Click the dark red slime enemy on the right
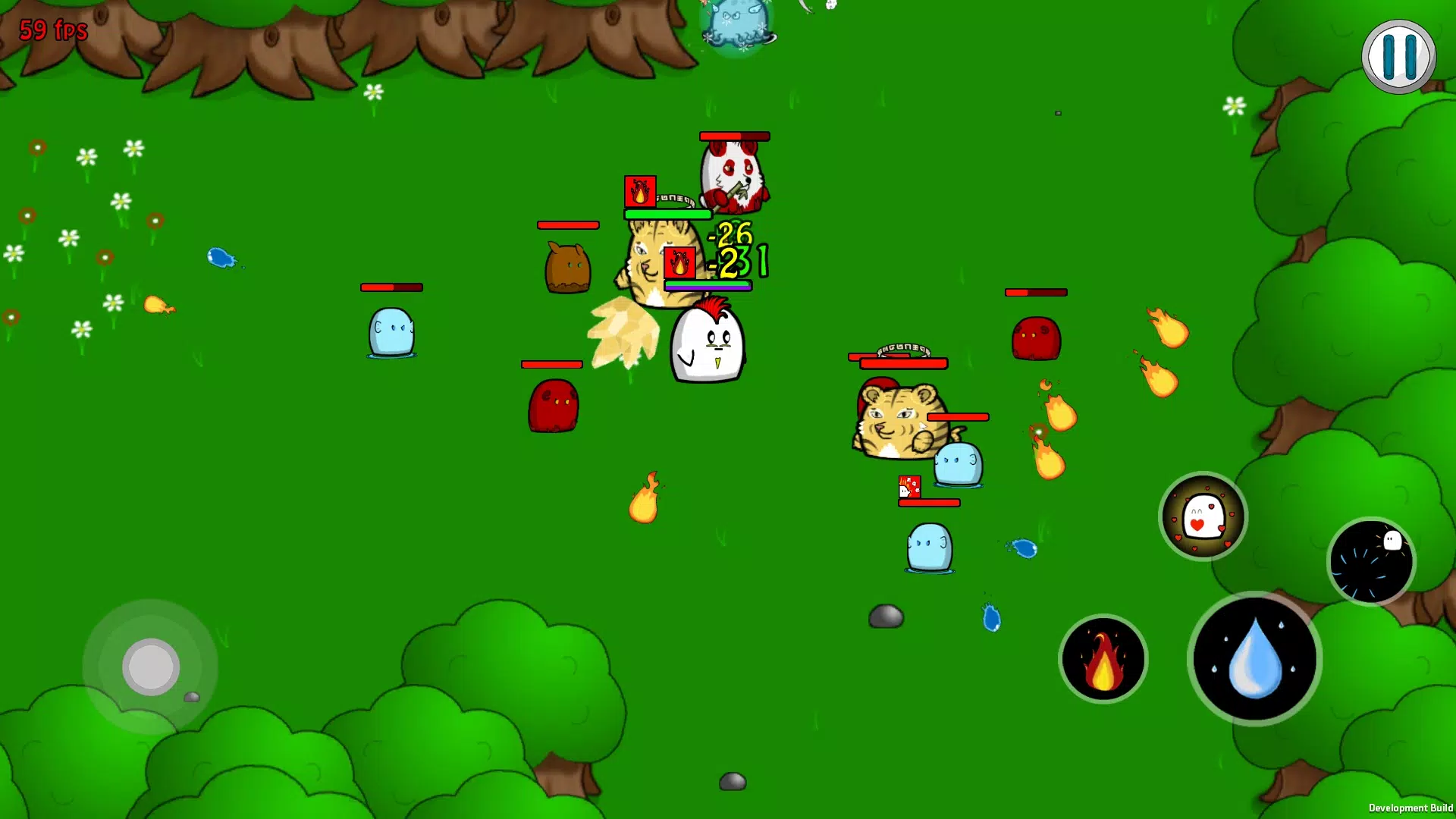 [x=1037, y=337]
